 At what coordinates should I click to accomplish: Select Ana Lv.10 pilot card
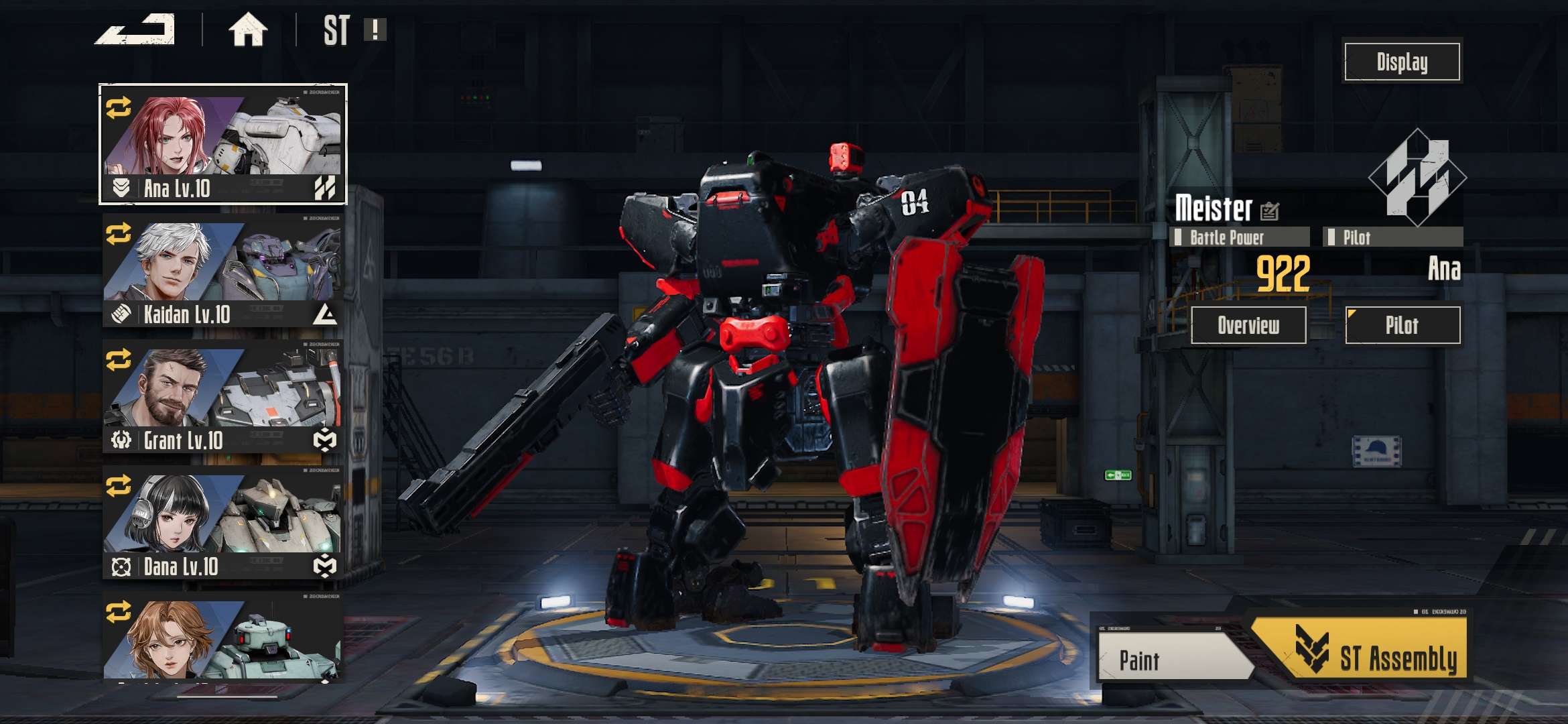[x=223, y=144]
